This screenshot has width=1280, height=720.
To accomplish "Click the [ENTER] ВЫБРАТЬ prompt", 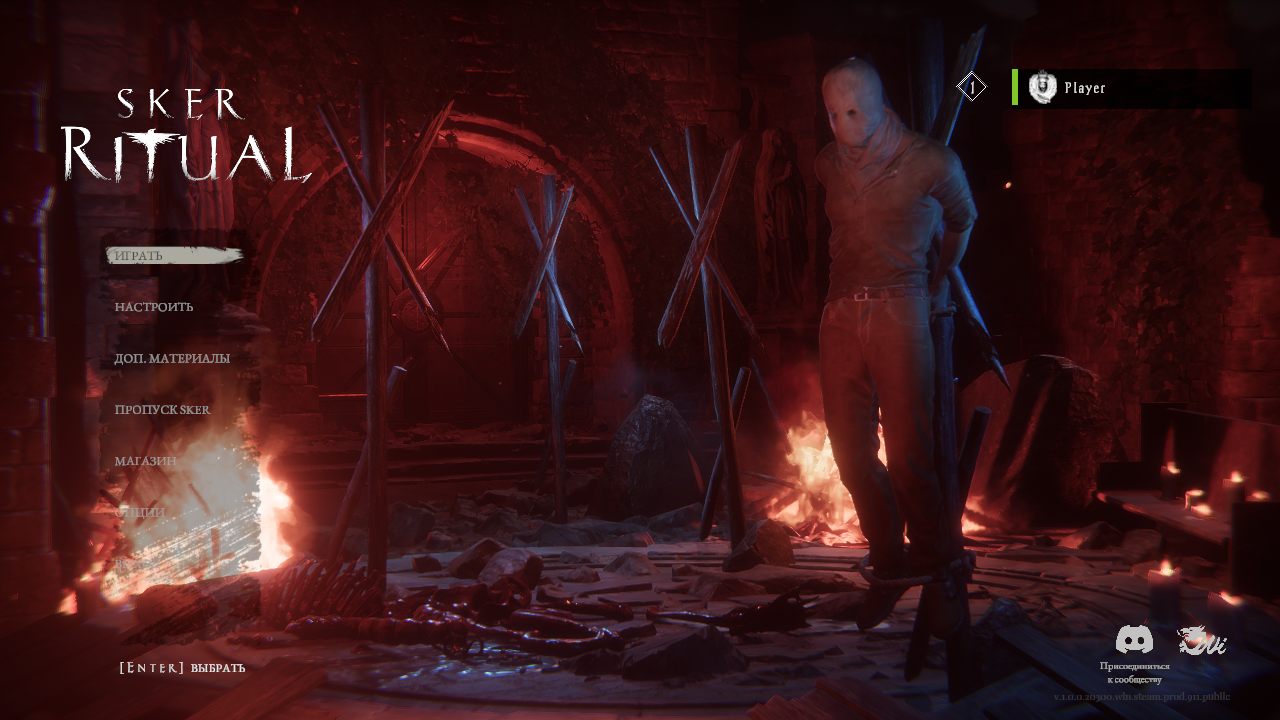I will pyautogui.click(x=184, y=667).
